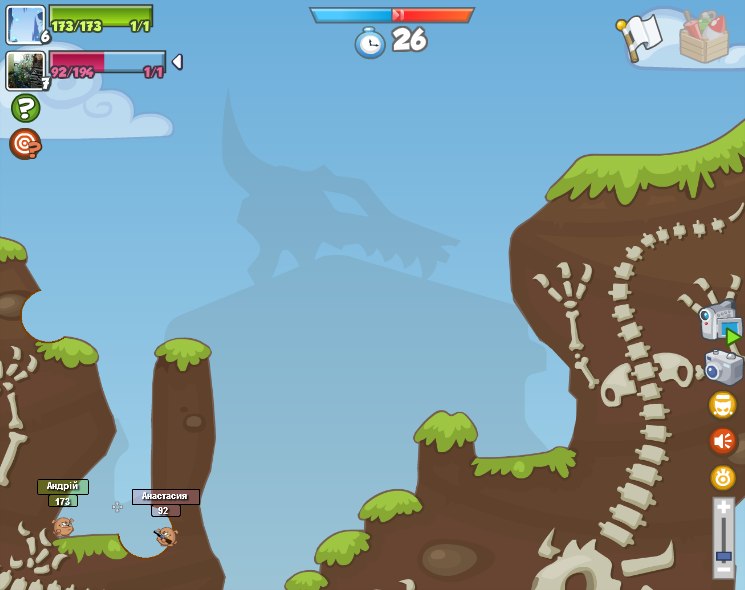Click the blue zoom slider handle
The width and height of the screenshot is (745, 590).
(x=723, y=555)
